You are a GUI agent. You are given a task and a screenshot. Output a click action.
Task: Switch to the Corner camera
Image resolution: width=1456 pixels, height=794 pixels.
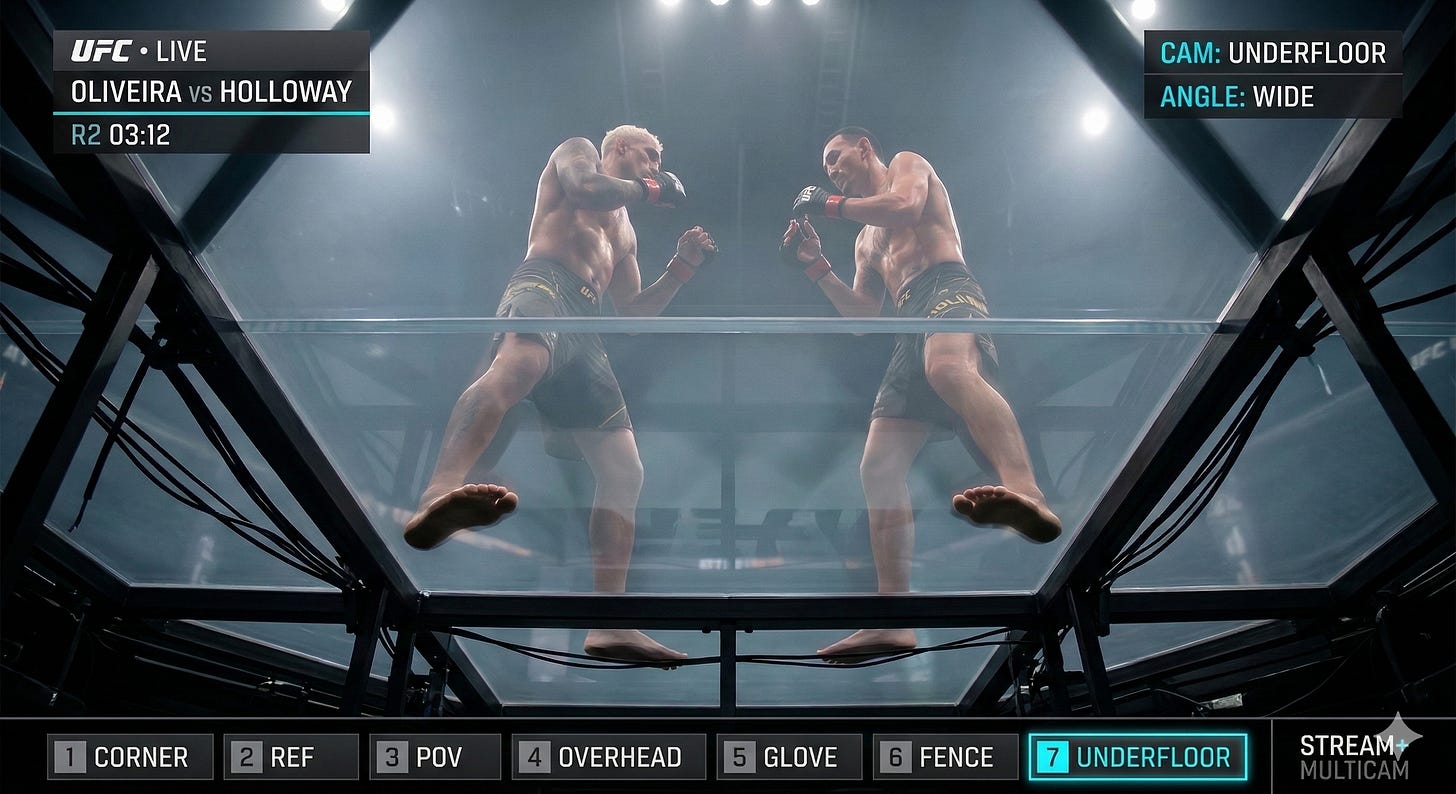point(130,757)
